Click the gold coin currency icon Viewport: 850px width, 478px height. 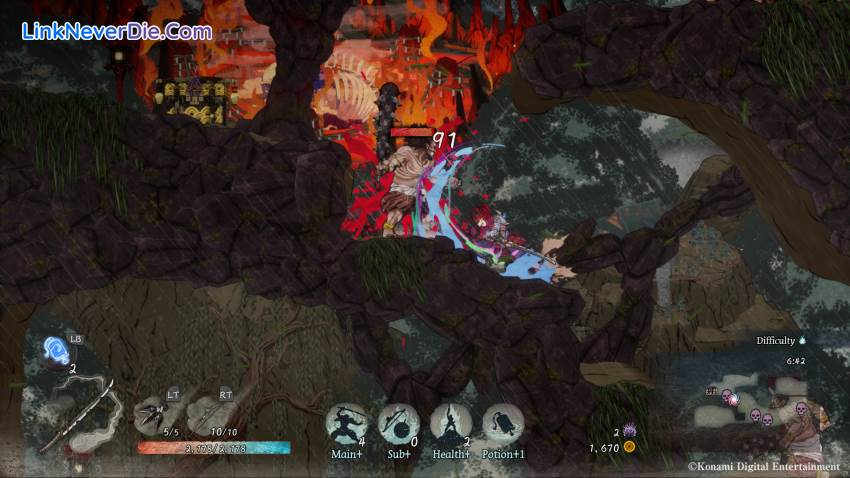click(629, 447)
